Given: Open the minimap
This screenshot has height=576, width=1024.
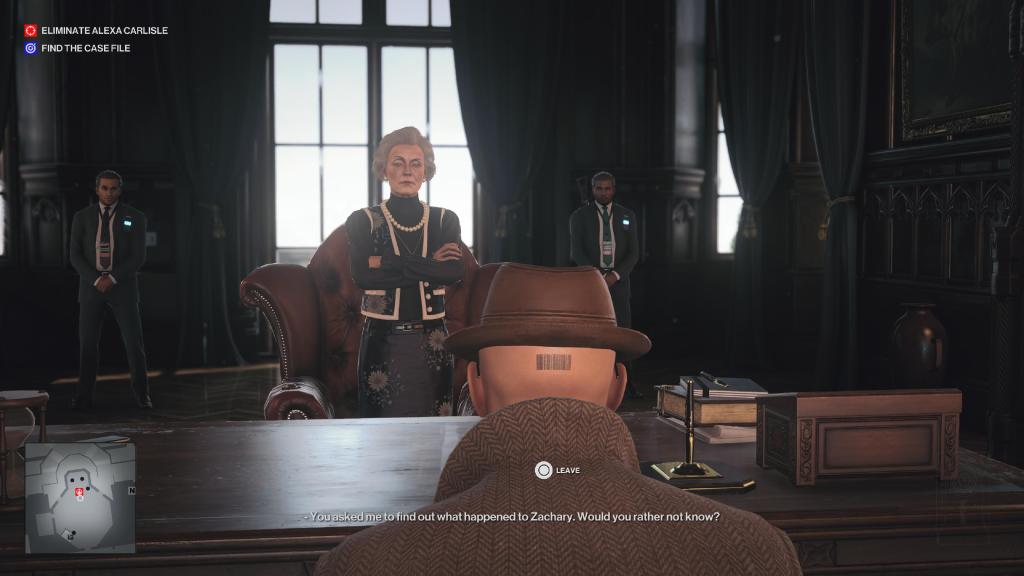Looking at the screenshot, I should point(80,498).
